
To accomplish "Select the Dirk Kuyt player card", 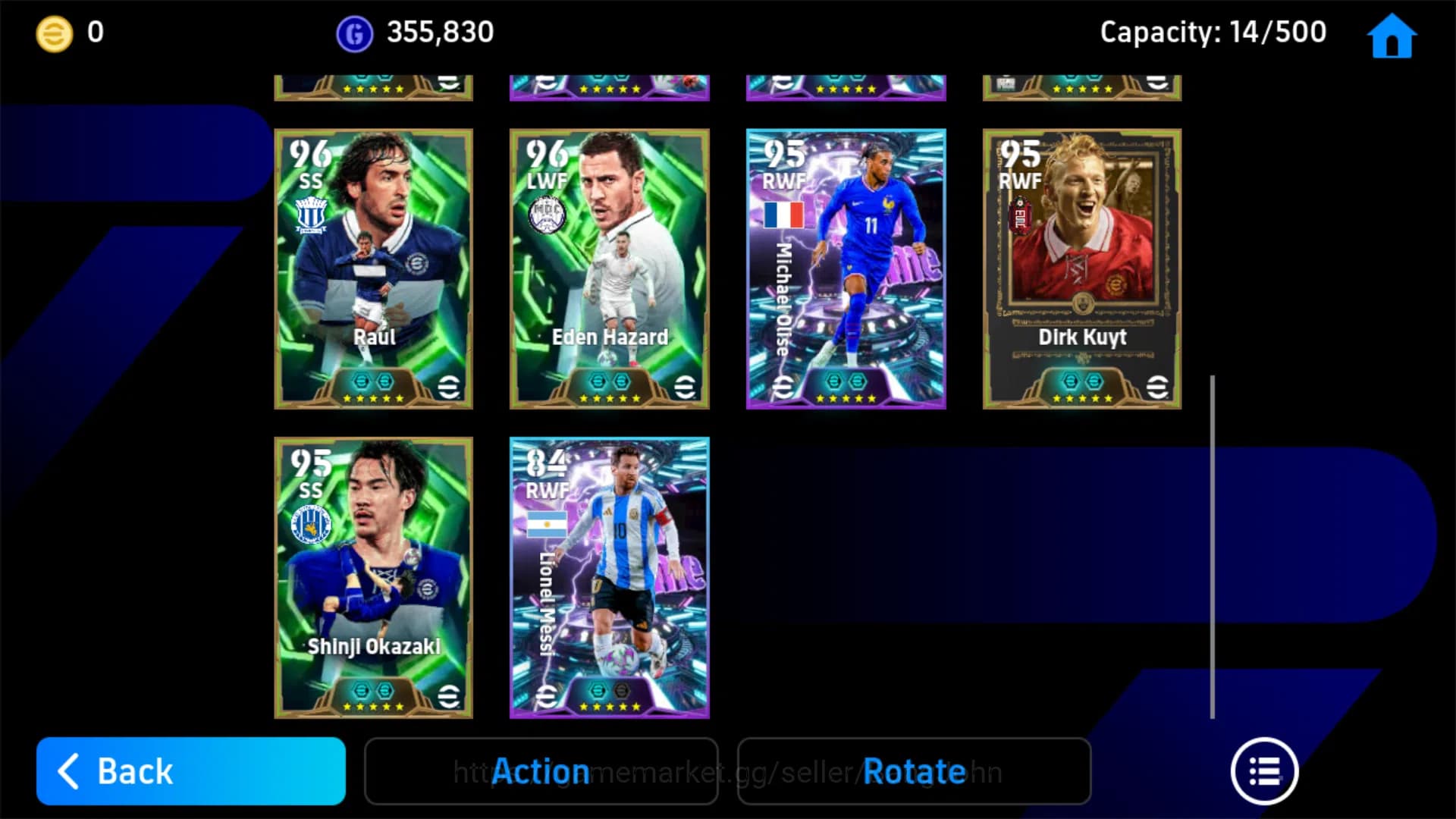I will (x=1083, y=267).
